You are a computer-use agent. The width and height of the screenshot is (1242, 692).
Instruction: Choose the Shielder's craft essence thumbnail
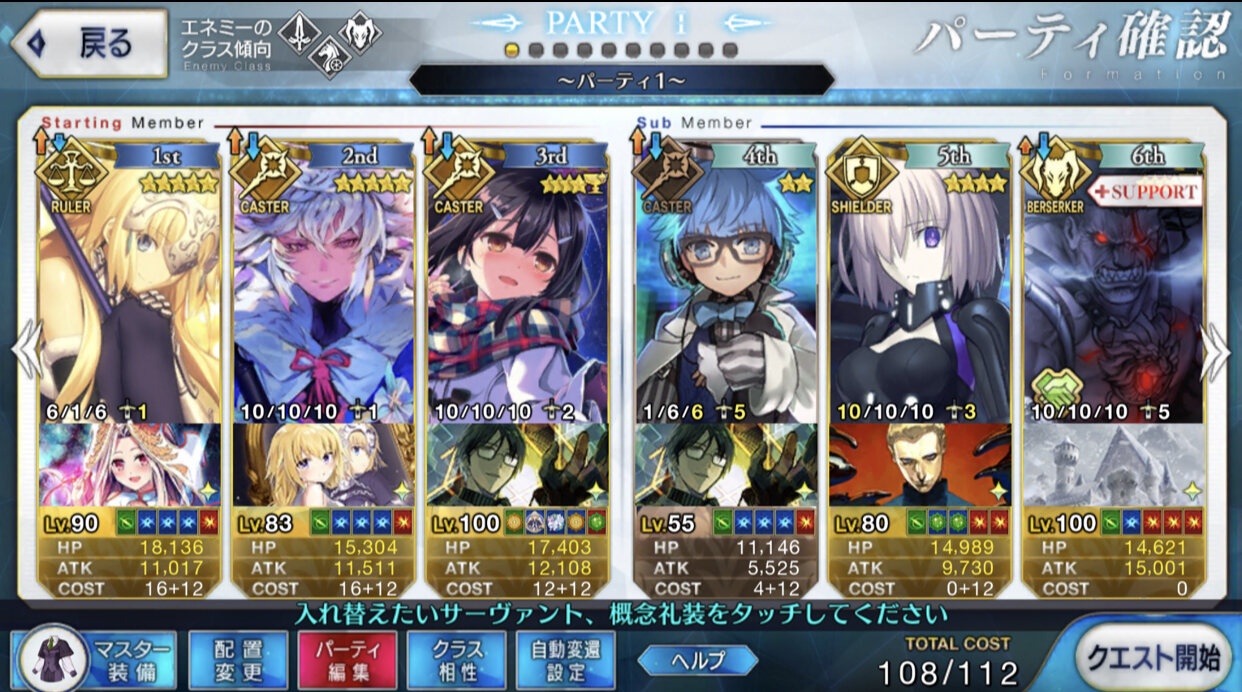coord(920,465)
